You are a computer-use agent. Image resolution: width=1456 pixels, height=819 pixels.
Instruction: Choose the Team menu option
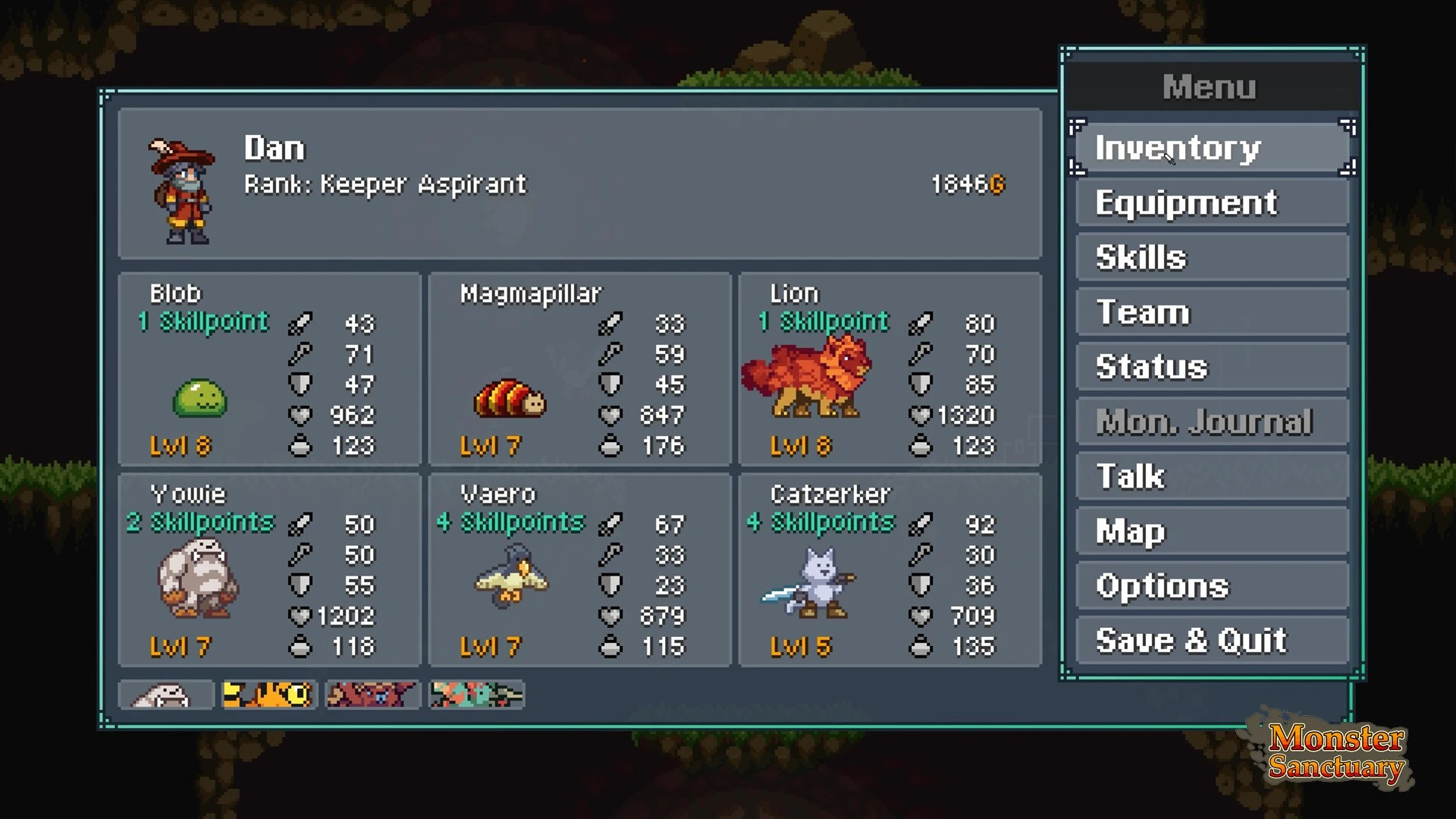[x=1212, y=312]
